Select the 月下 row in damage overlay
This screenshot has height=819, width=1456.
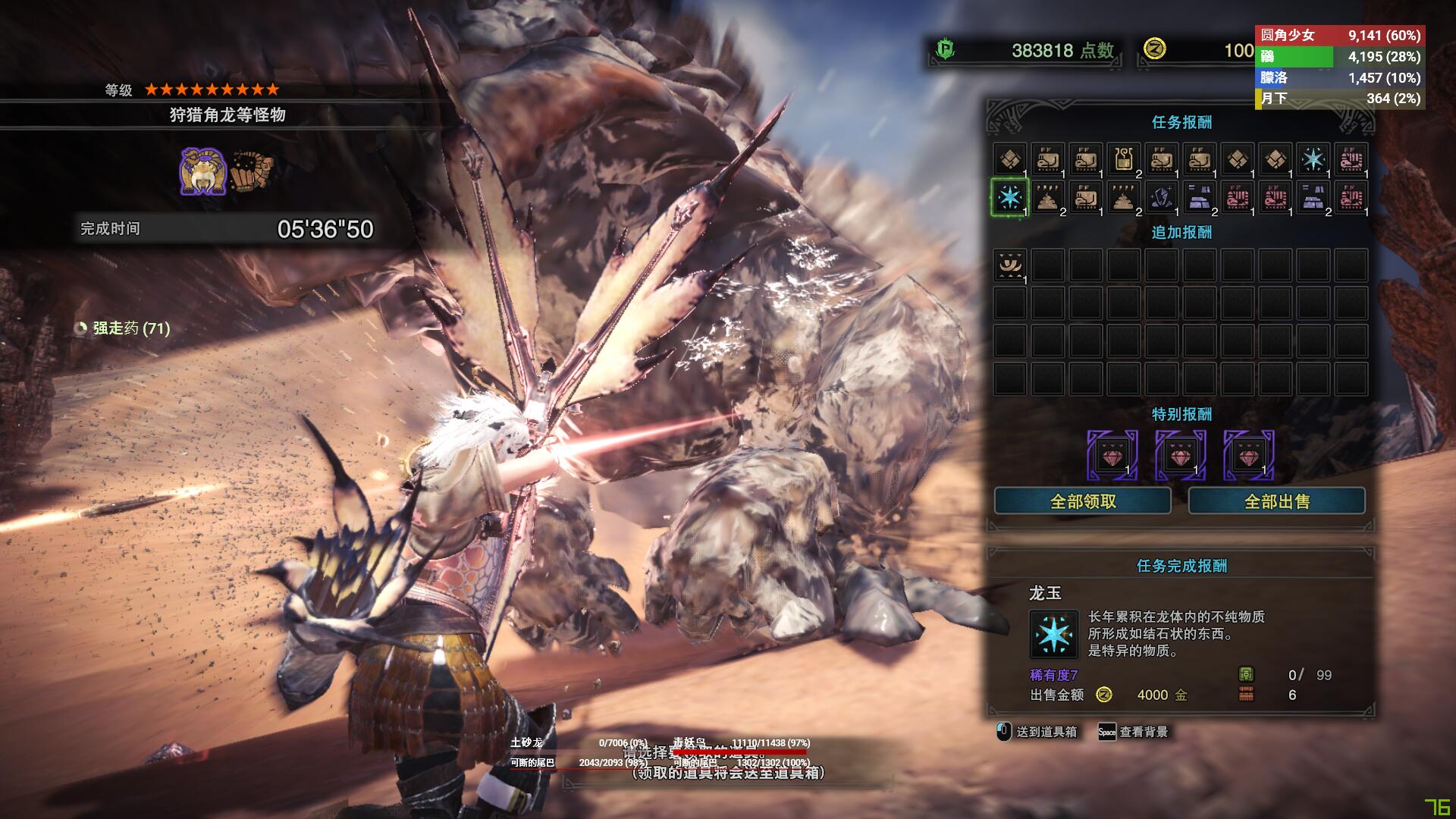[x=1340, y=99]
